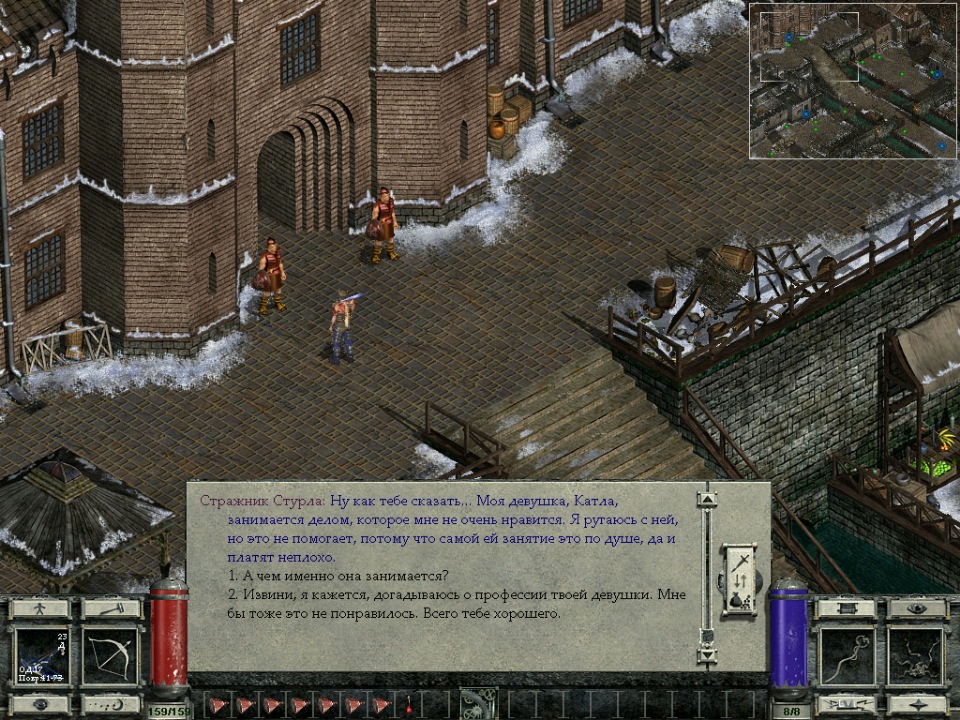
Task: Click the dialogue scrollbar's bottom arrow
Action: (707, 656)
